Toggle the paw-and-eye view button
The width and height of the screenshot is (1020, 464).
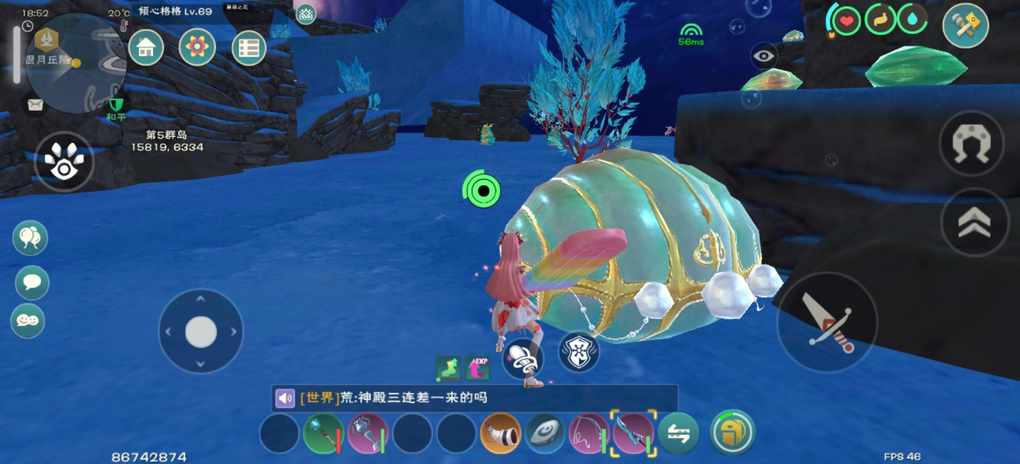point(65,163)
